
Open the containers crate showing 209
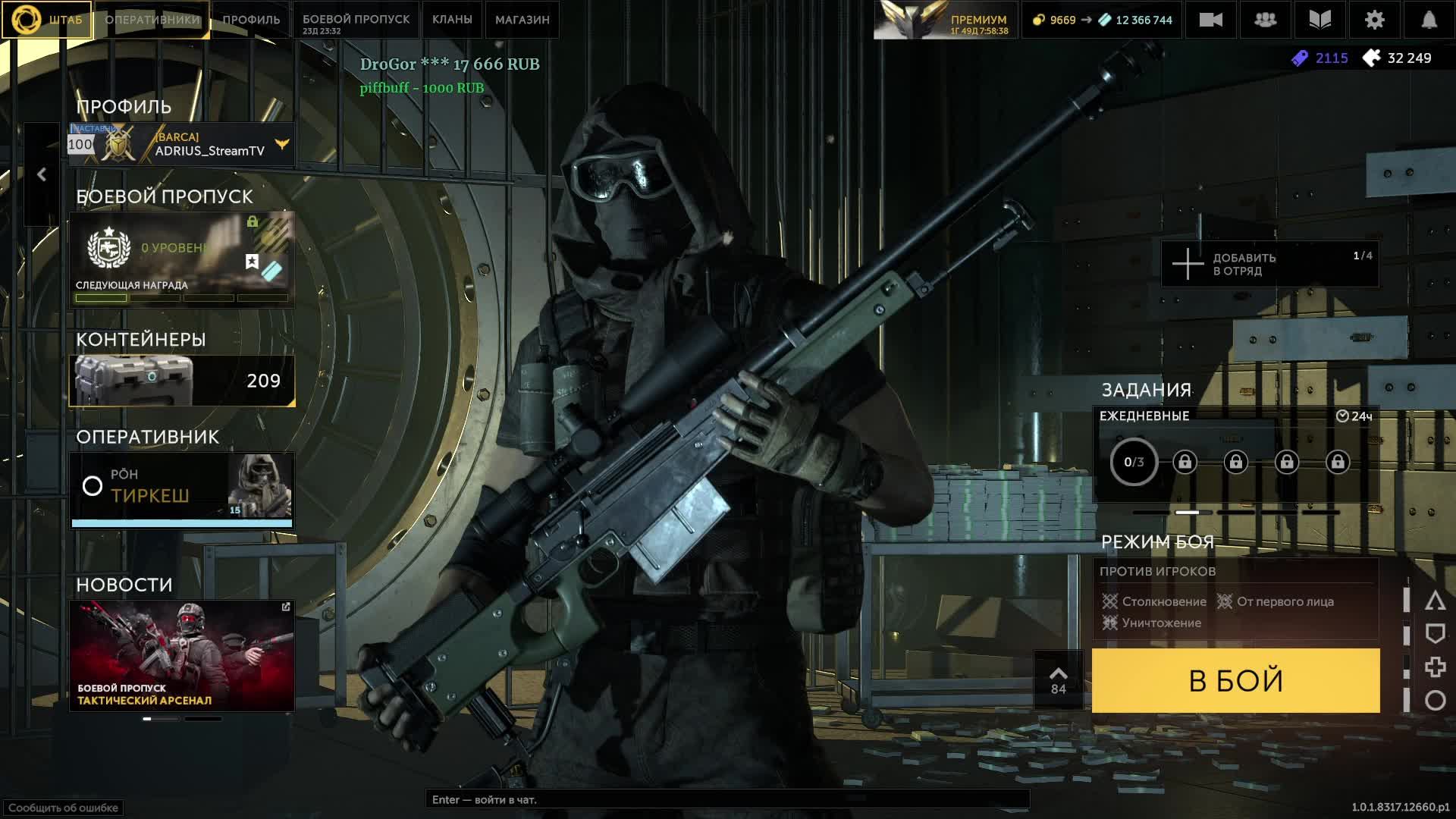182,381
